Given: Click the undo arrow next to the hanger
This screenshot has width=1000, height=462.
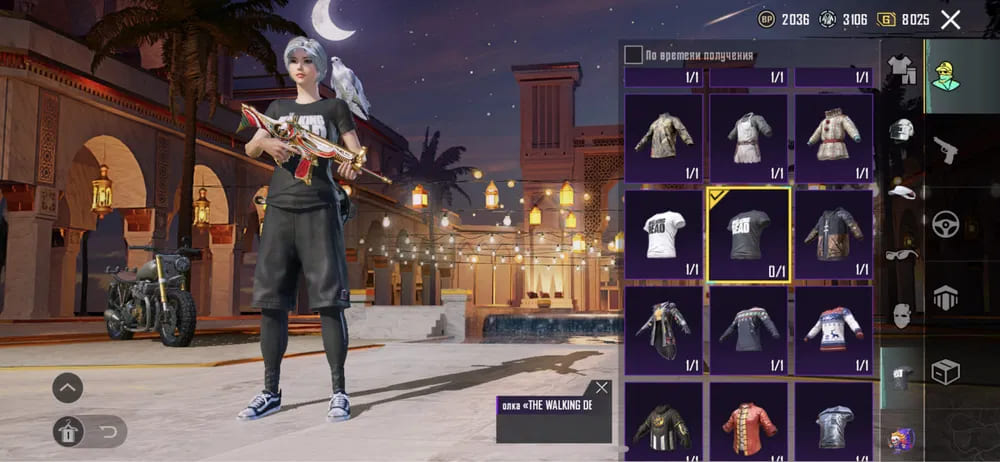Looking at the screenshot, I should [x=105, y=431].
